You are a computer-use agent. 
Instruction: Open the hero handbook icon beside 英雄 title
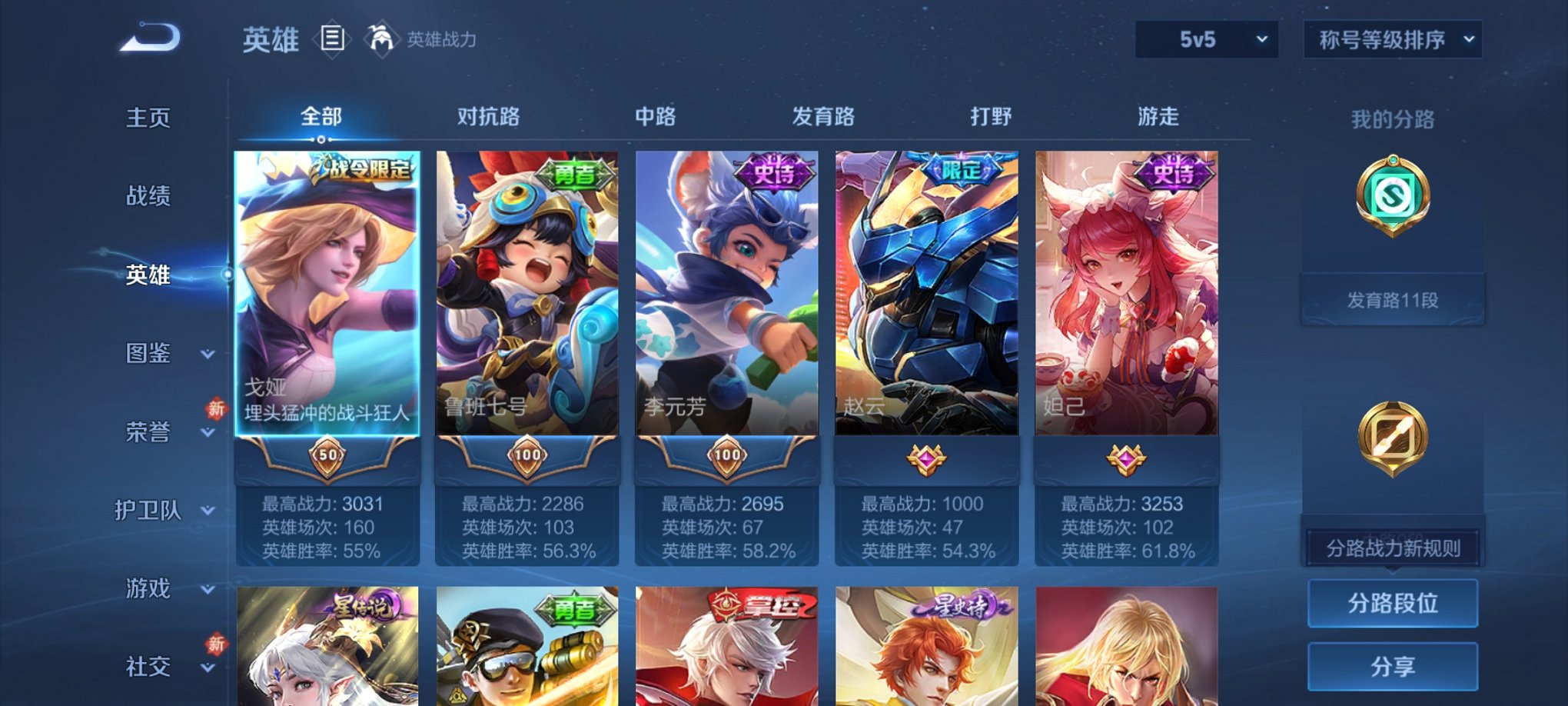331,40
